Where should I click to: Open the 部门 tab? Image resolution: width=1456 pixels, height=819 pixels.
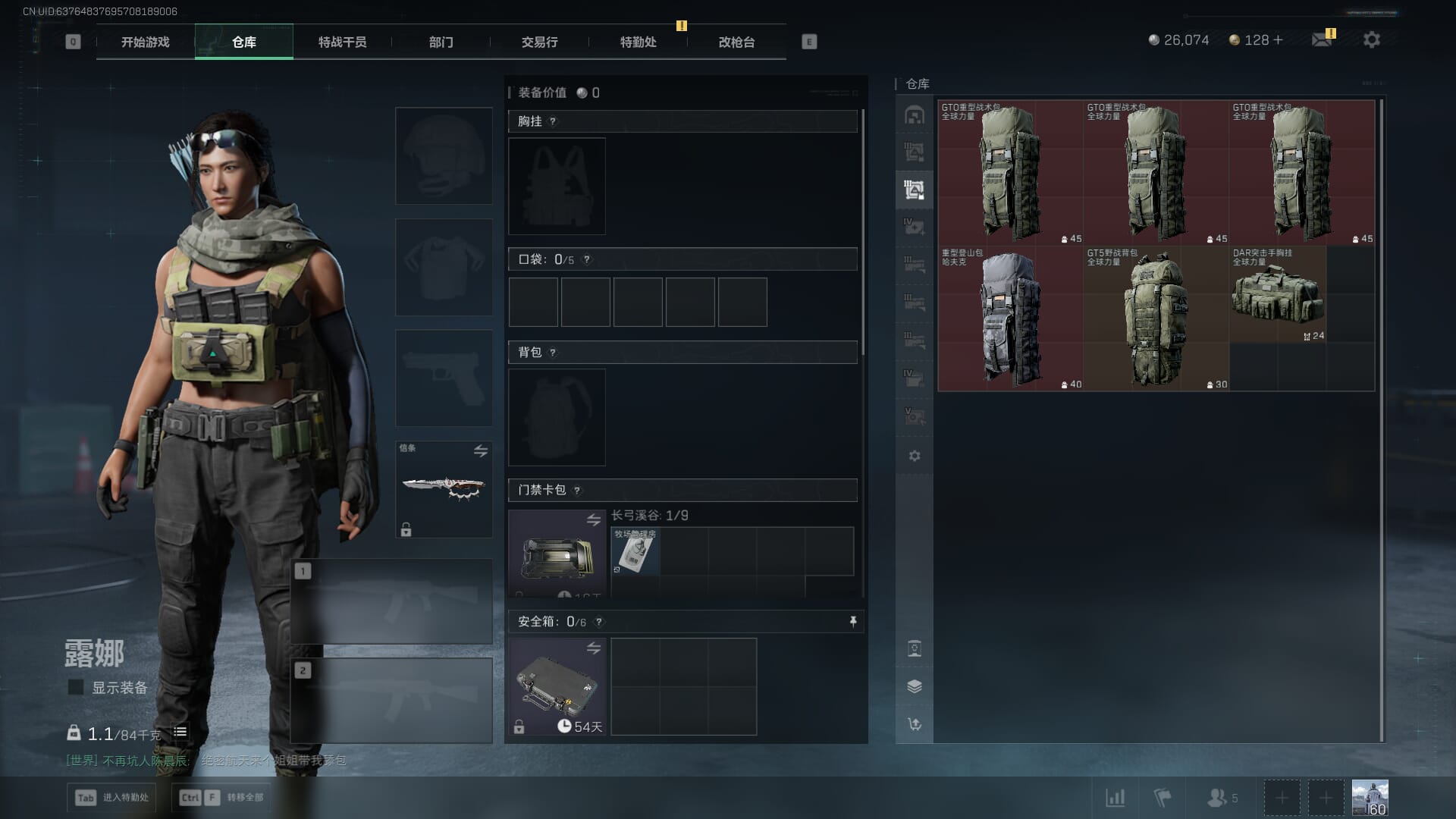click(441, 42)
